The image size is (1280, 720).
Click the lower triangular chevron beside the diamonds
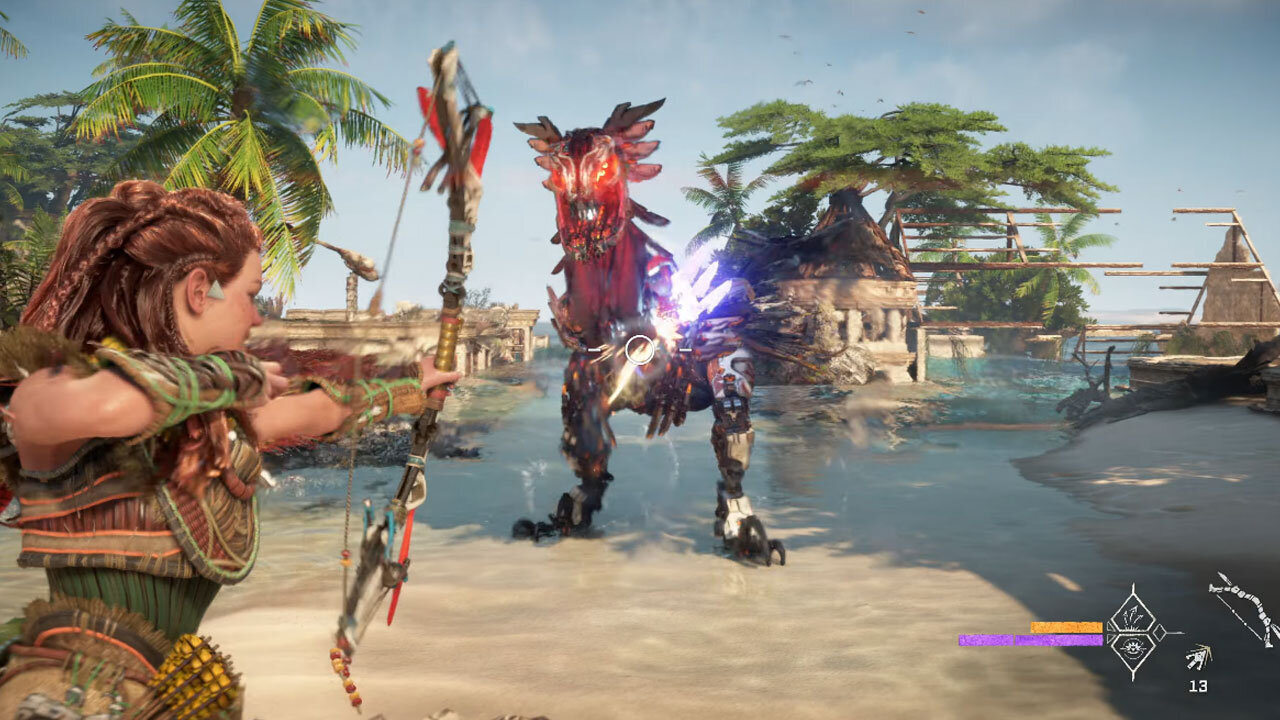click(x=1111, y=639)
